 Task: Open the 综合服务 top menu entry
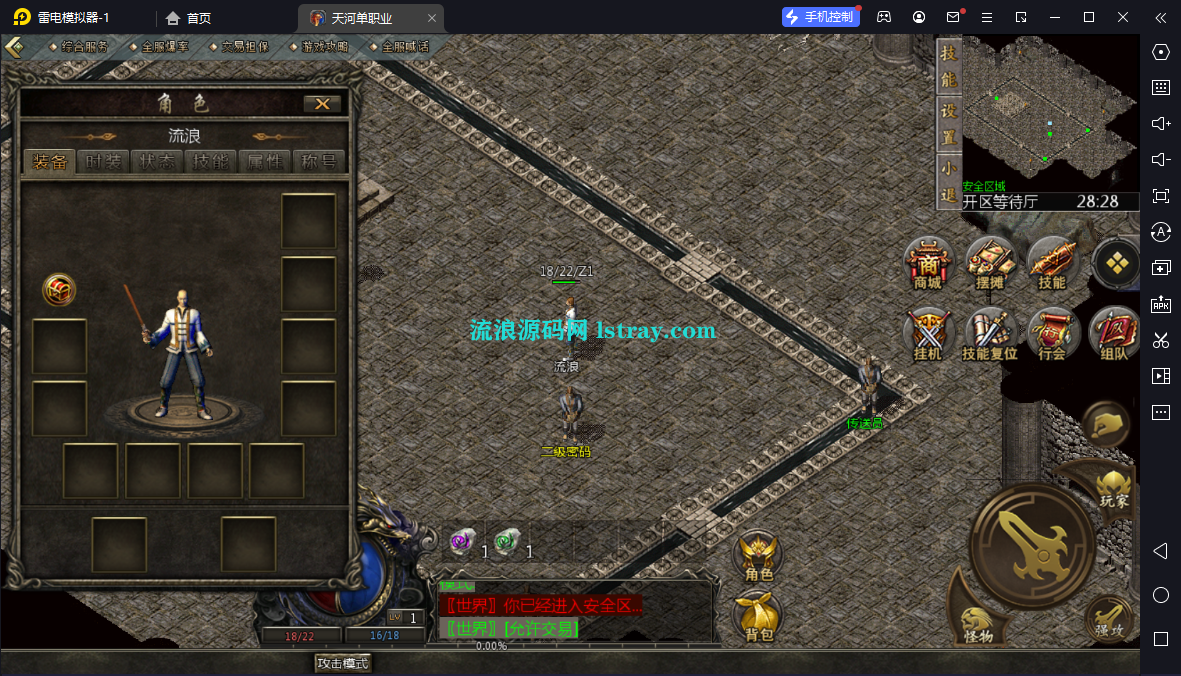84,46
